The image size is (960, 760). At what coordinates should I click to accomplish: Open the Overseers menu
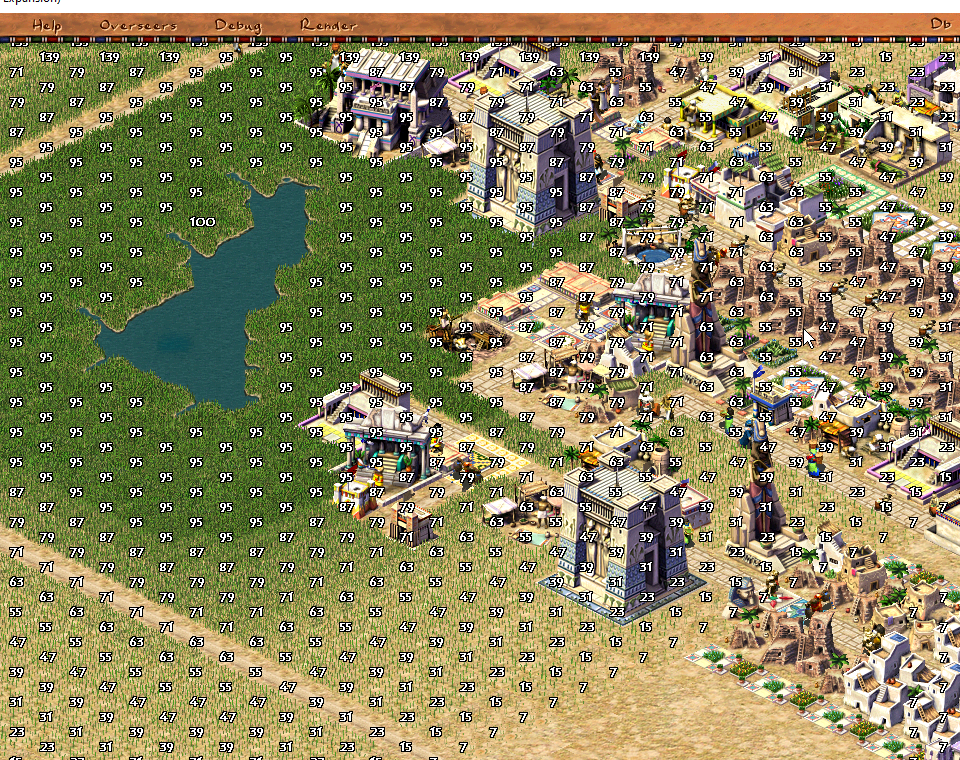(138, 25)
